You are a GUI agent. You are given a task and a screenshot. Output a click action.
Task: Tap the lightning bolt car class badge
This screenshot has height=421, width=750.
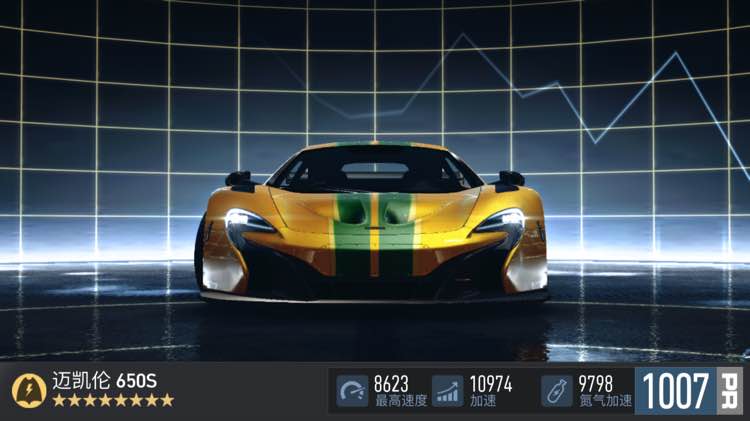29,390
